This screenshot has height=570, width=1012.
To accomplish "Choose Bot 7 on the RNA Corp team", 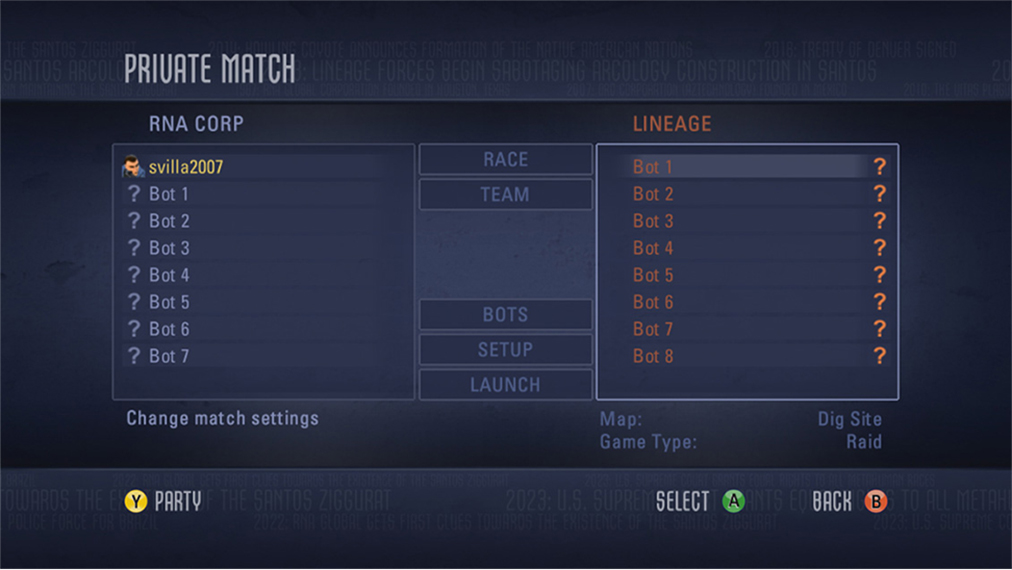I will [169, 356].
